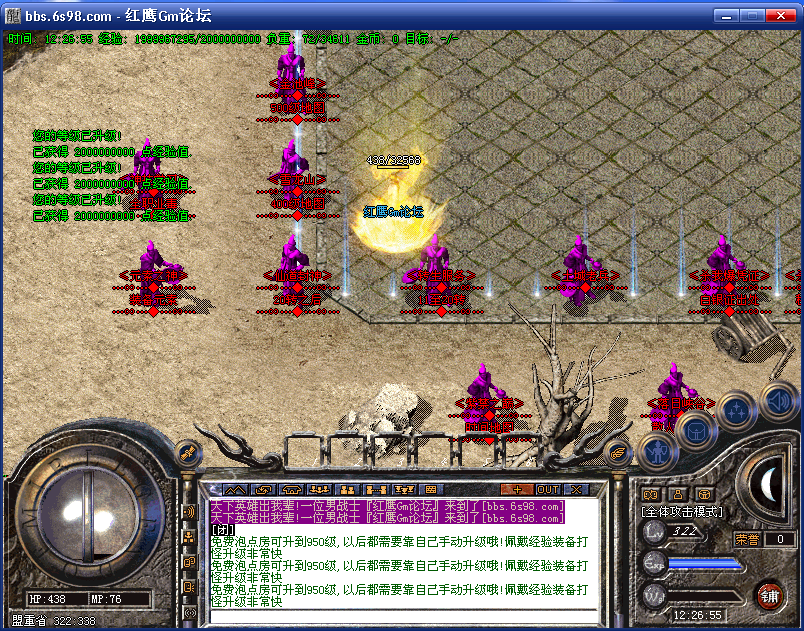Screen dimensions: 804x631
Task: Click the single person small icon
Action: [x=677, y=493]
